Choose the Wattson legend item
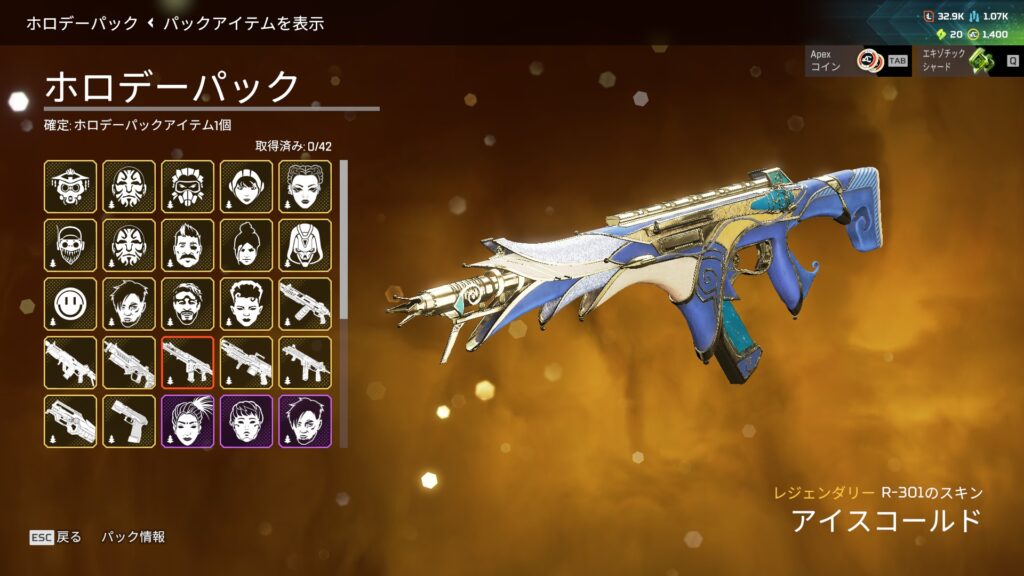 pos(247,186)
